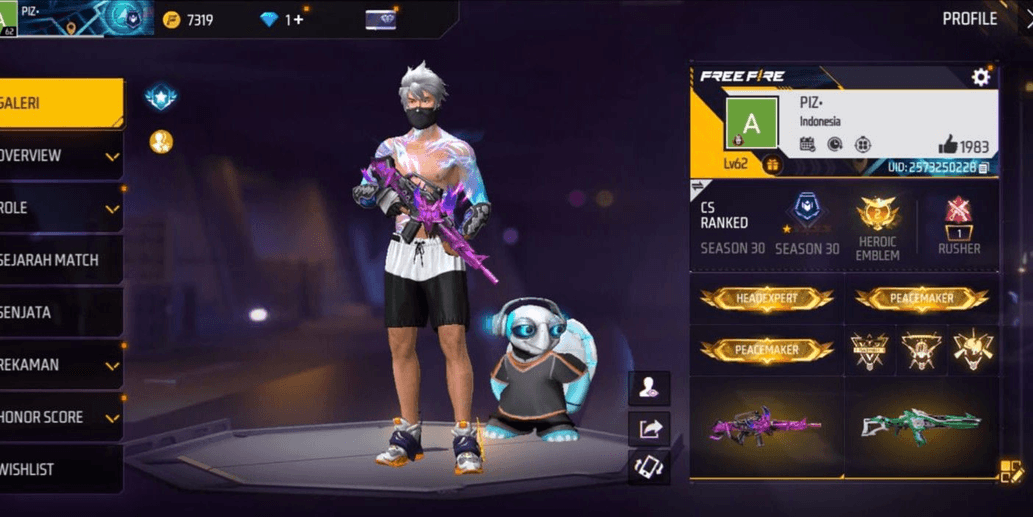Viewport: 1033px width, 517px height.
Task: Select the green weapon skin showcase
Action: pyautogui.click(x=921, y=425)
